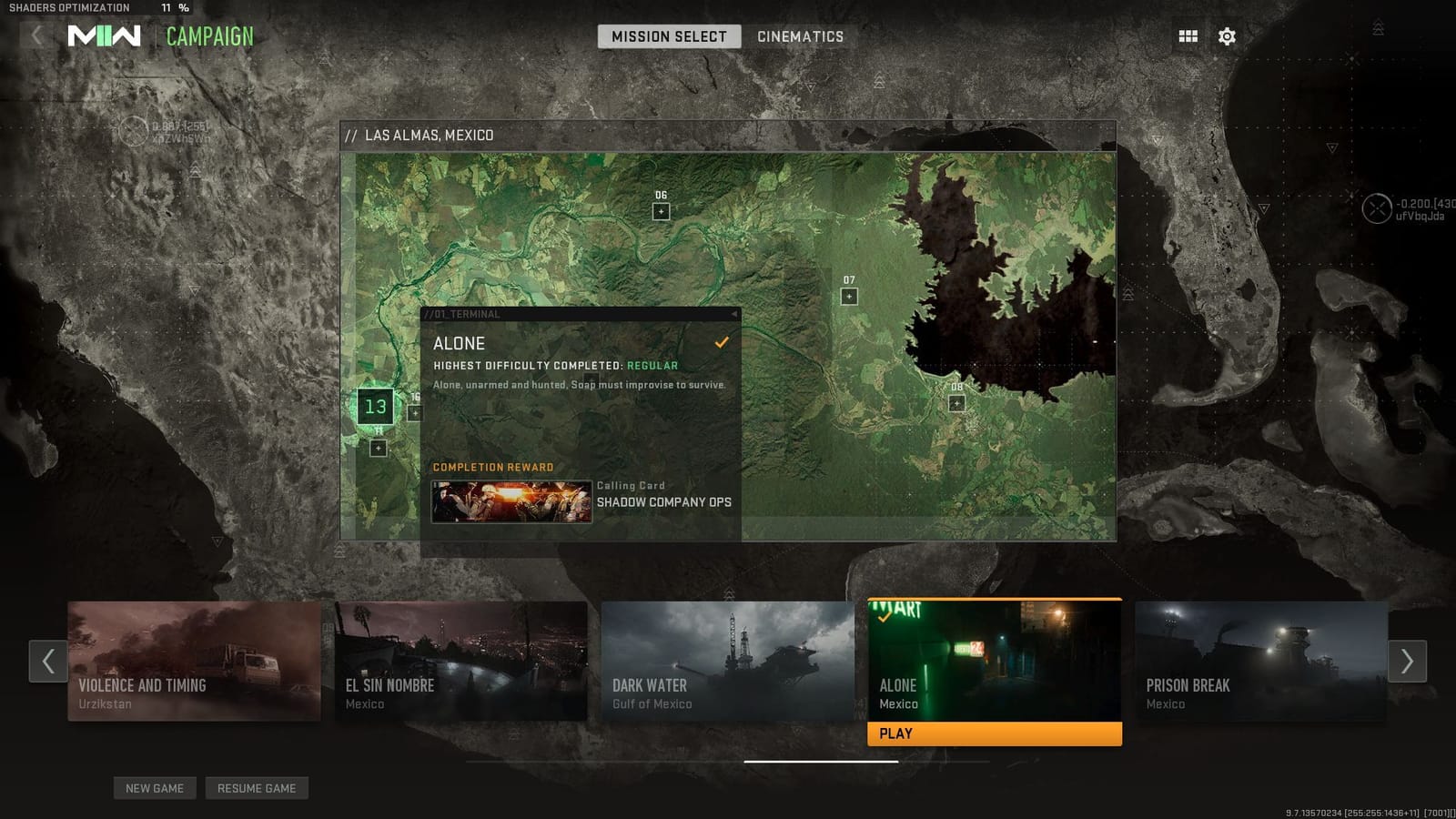
Task: Start a NEW GAME
Action: (155, 788)
